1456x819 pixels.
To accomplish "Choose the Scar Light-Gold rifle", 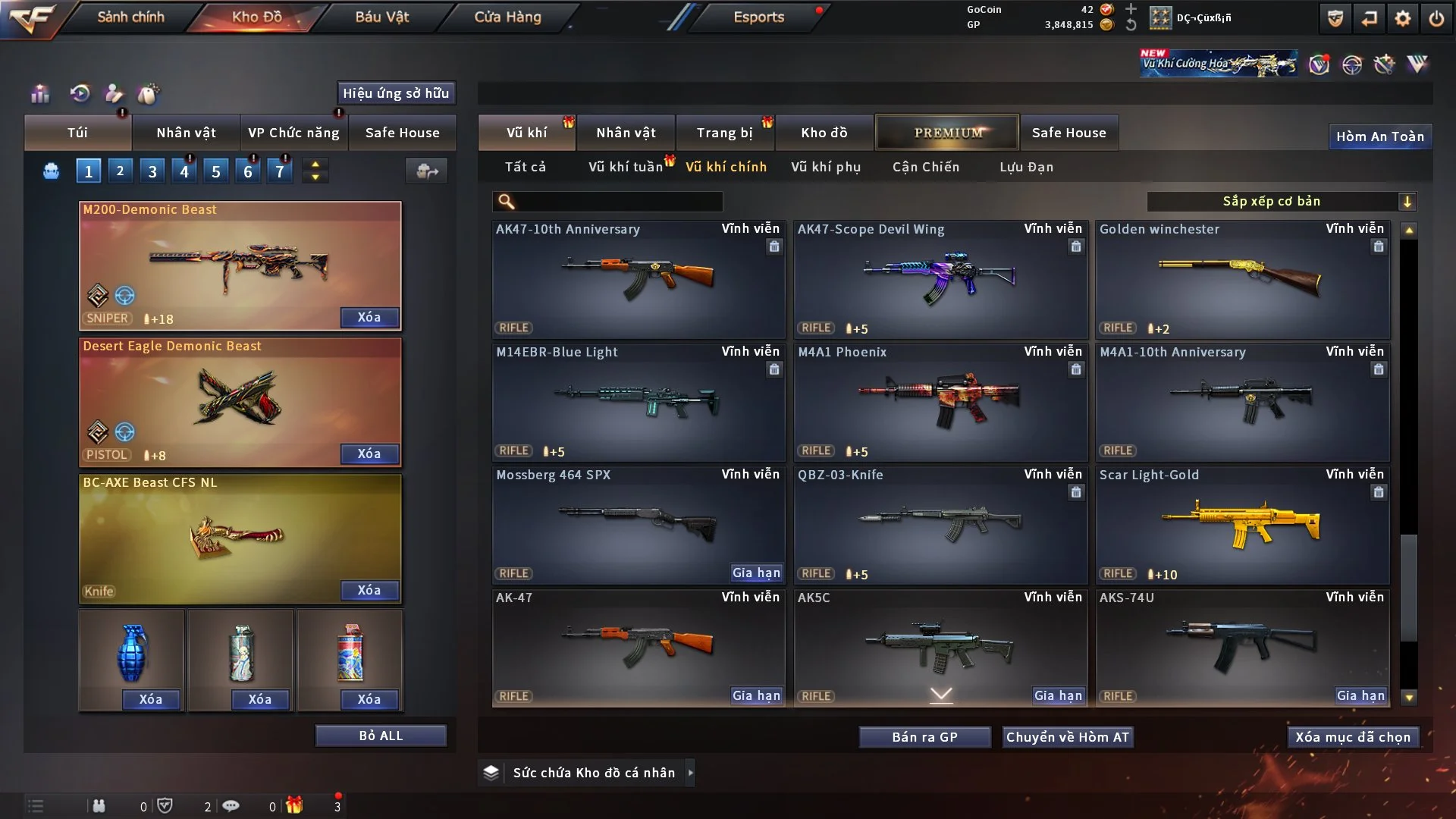I will (1242, 525).
